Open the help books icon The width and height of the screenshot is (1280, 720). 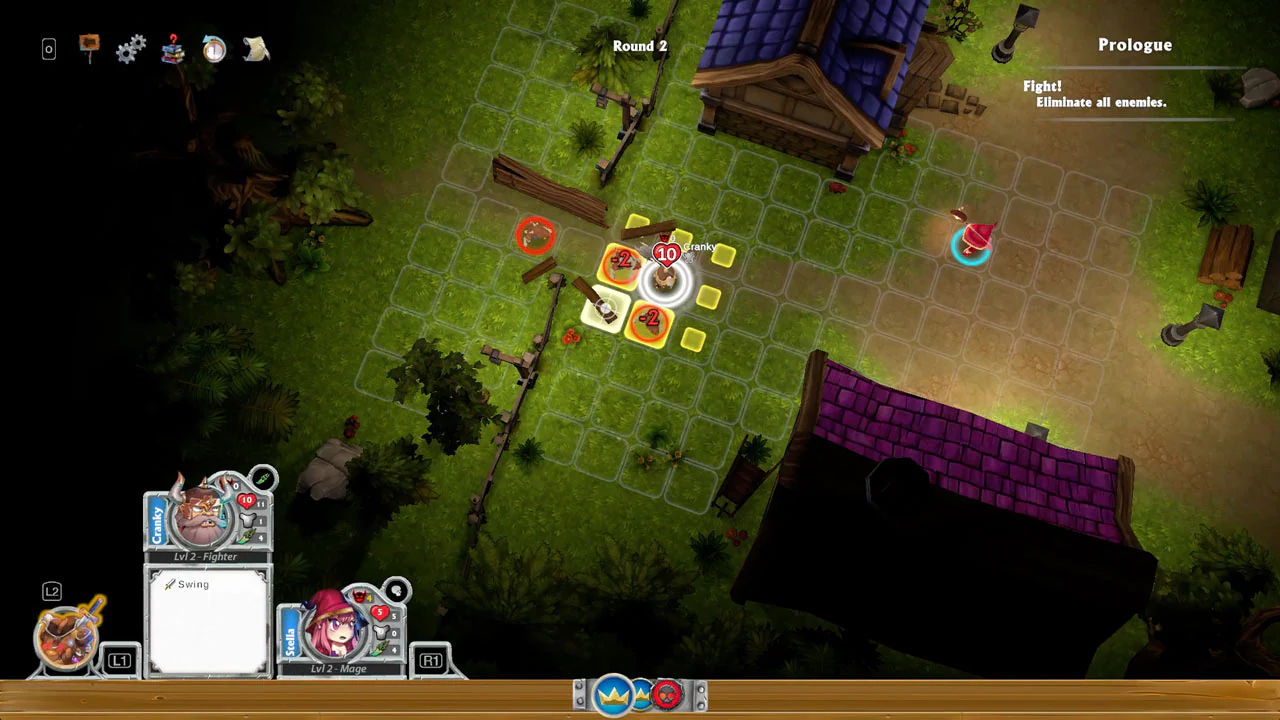172,48
